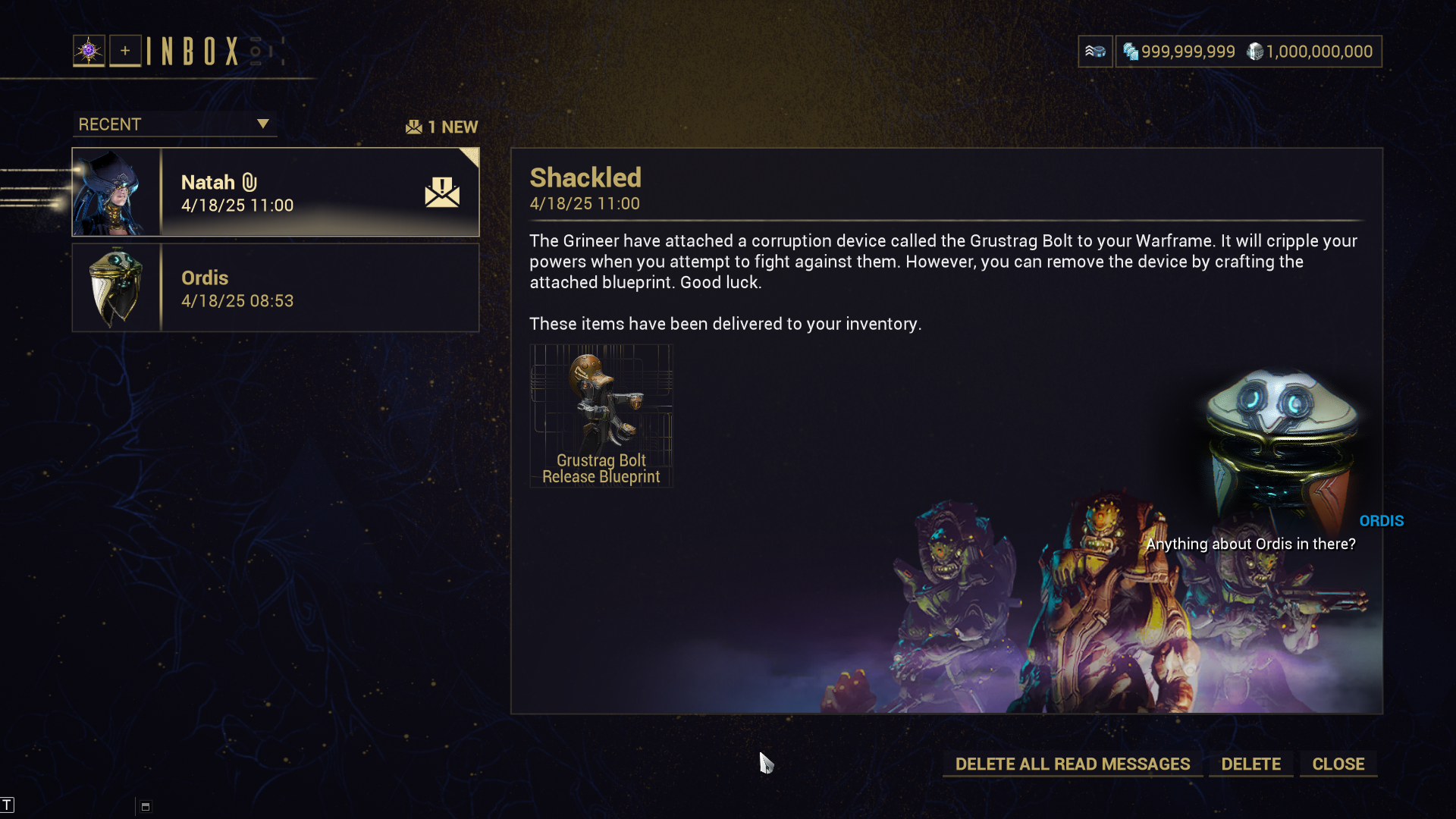Open the handshake icon in top bar

coord(1095,52)
